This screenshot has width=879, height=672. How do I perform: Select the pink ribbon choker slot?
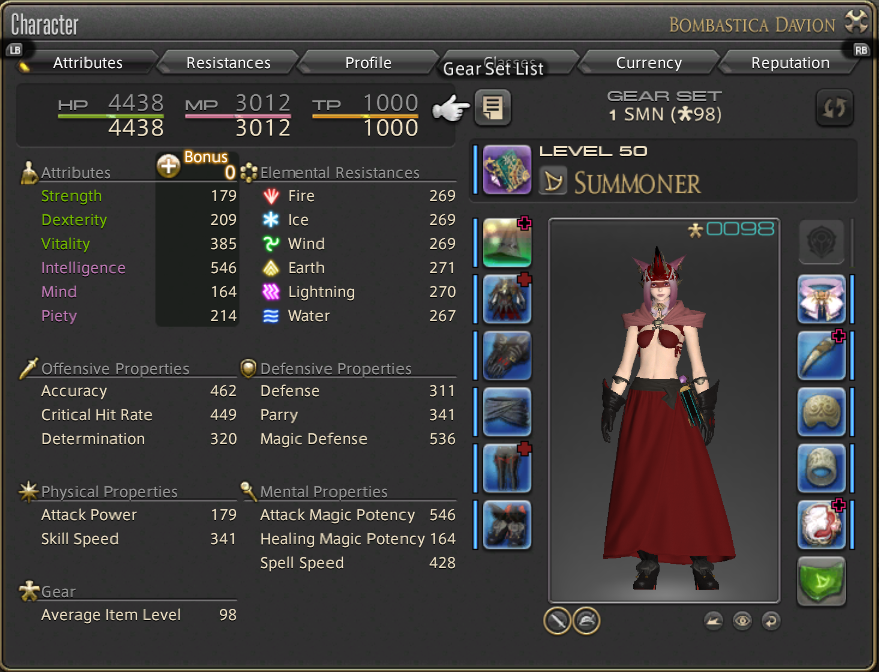(822, 299)
